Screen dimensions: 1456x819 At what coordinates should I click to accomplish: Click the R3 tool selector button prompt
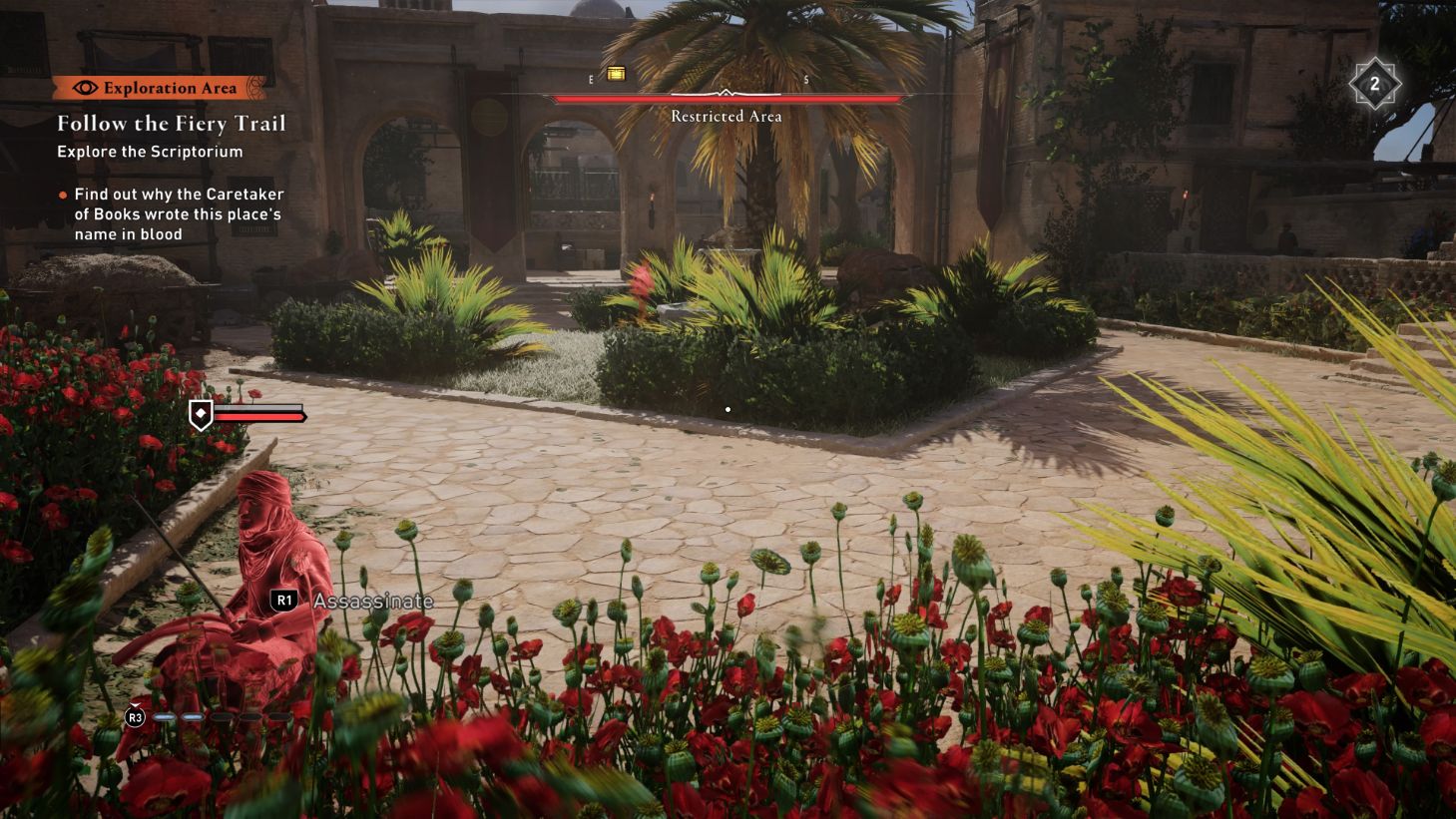134,717
